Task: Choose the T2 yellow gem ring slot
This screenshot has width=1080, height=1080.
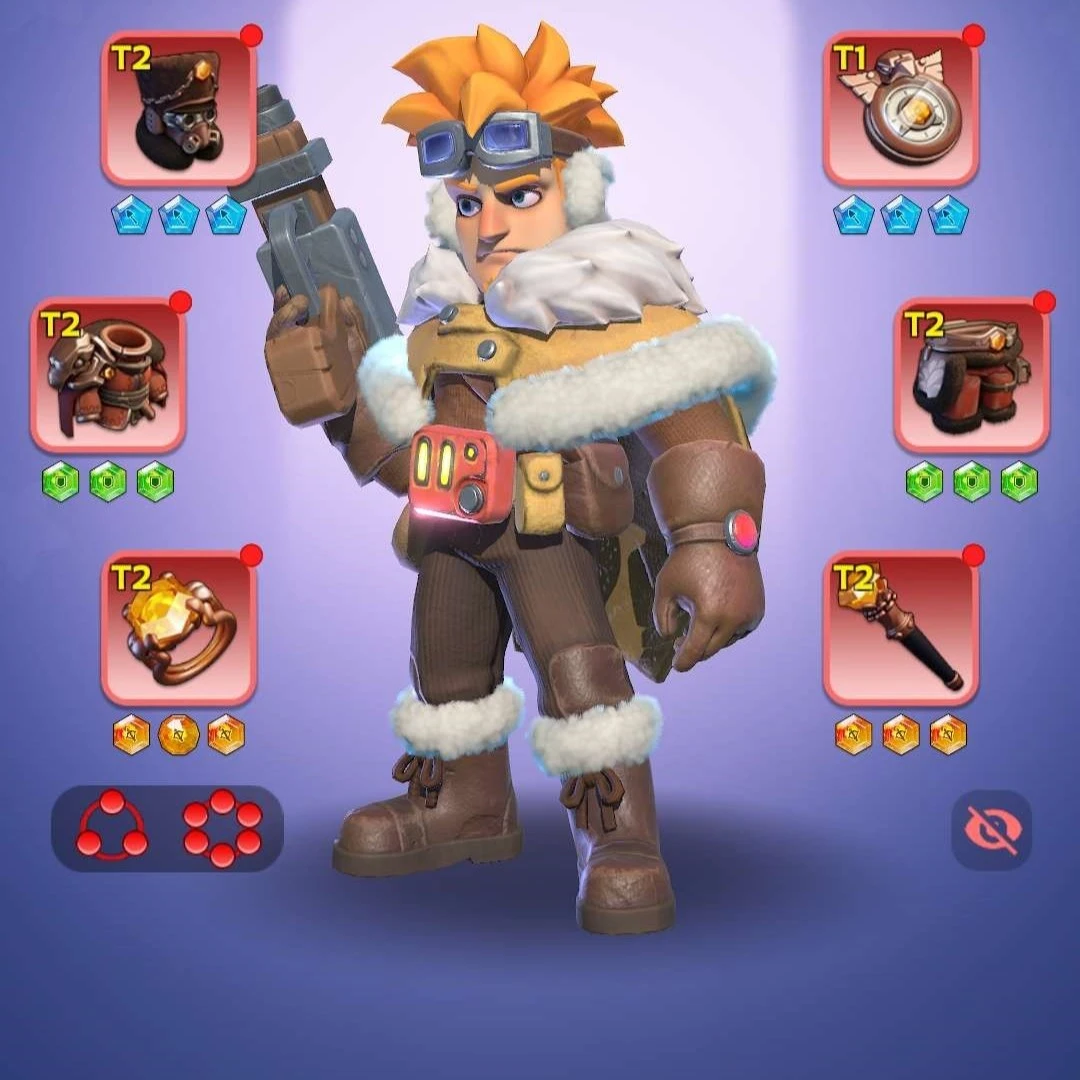Action: tap(179, 628)
